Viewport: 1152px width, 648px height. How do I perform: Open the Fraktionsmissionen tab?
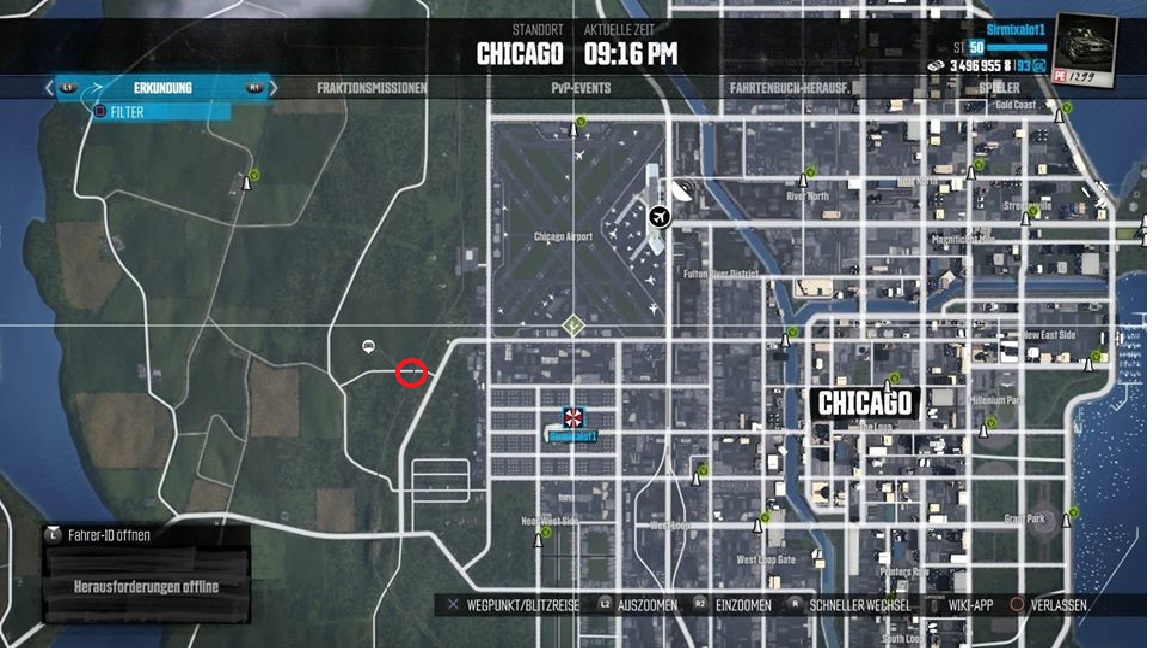[x=372, y=88]
